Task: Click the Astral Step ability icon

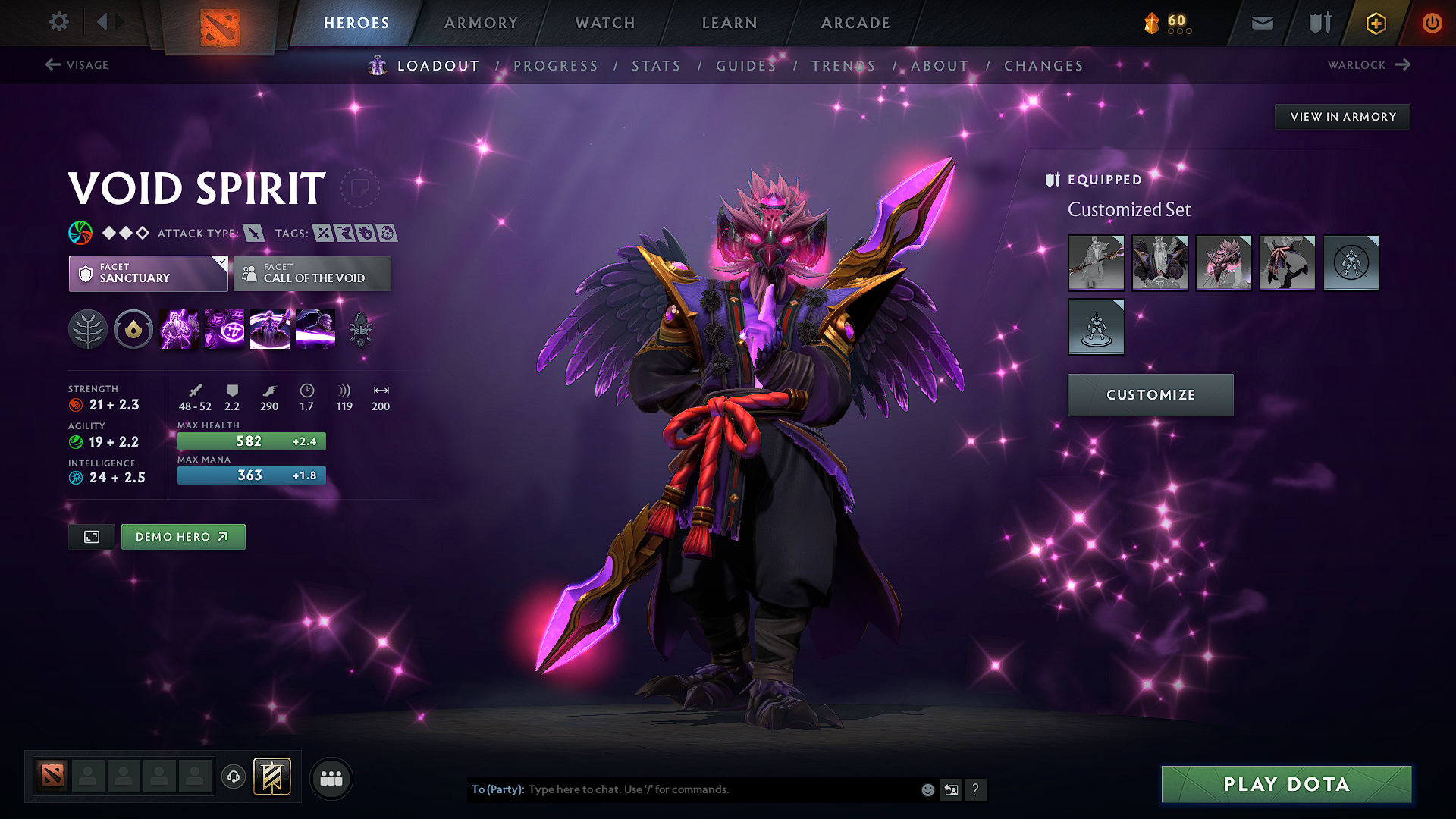Action: point(315,329)
